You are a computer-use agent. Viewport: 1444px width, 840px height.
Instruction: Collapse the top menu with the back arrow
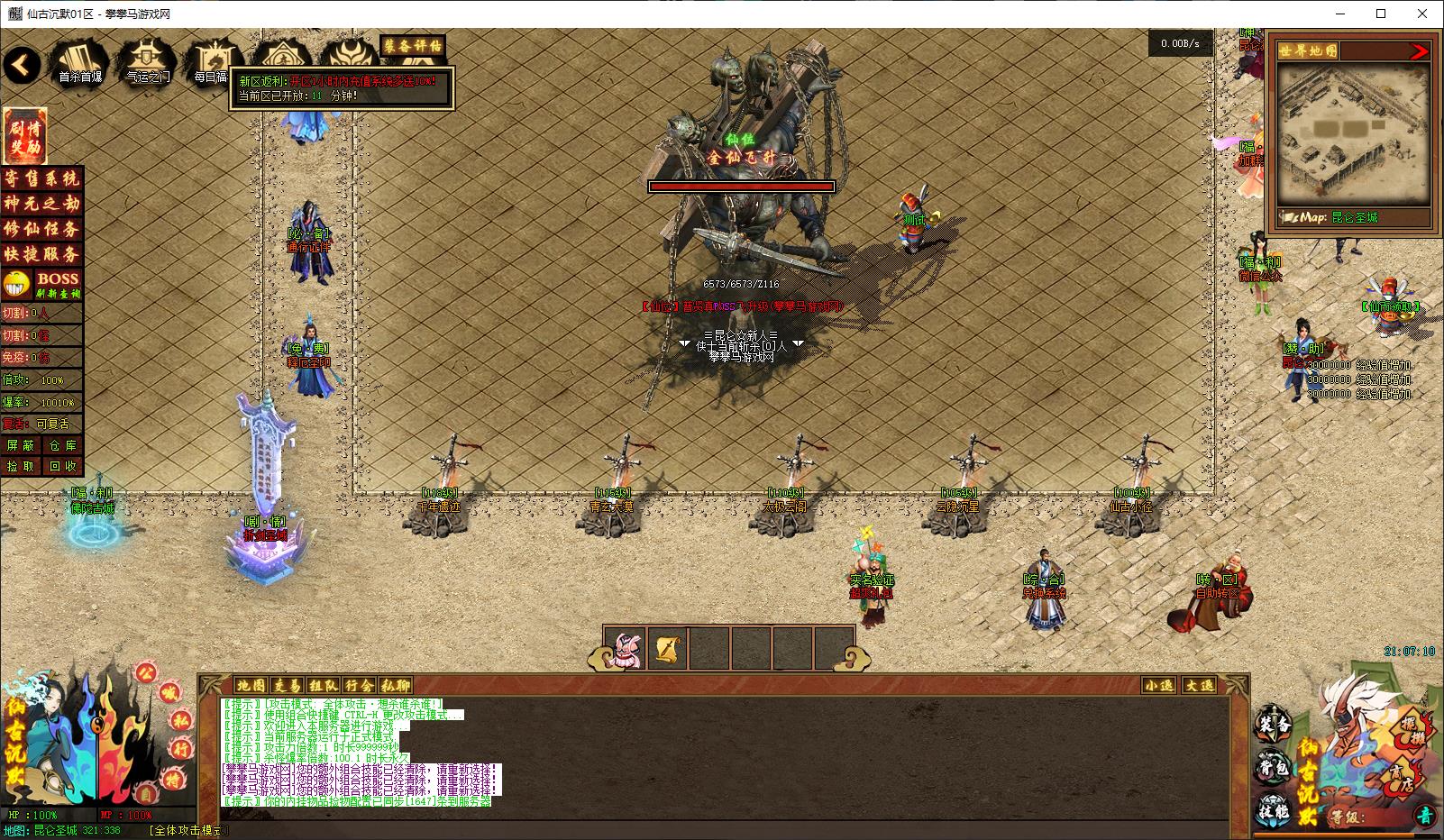[23, 65]
